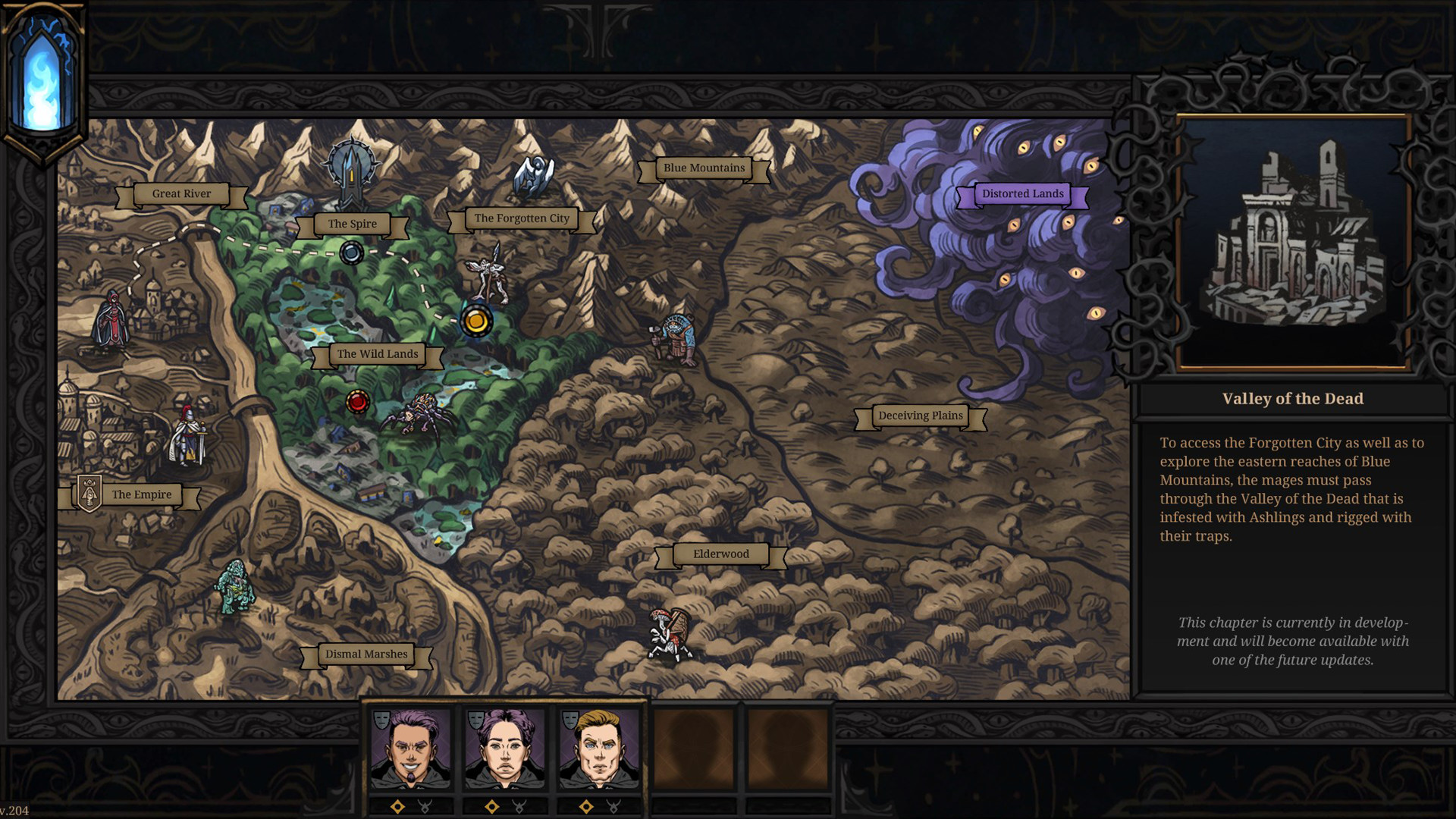The height and width of the screenshot is (819, 1456).
Task: Click the grey marker below The Spire
Action: 351,251
